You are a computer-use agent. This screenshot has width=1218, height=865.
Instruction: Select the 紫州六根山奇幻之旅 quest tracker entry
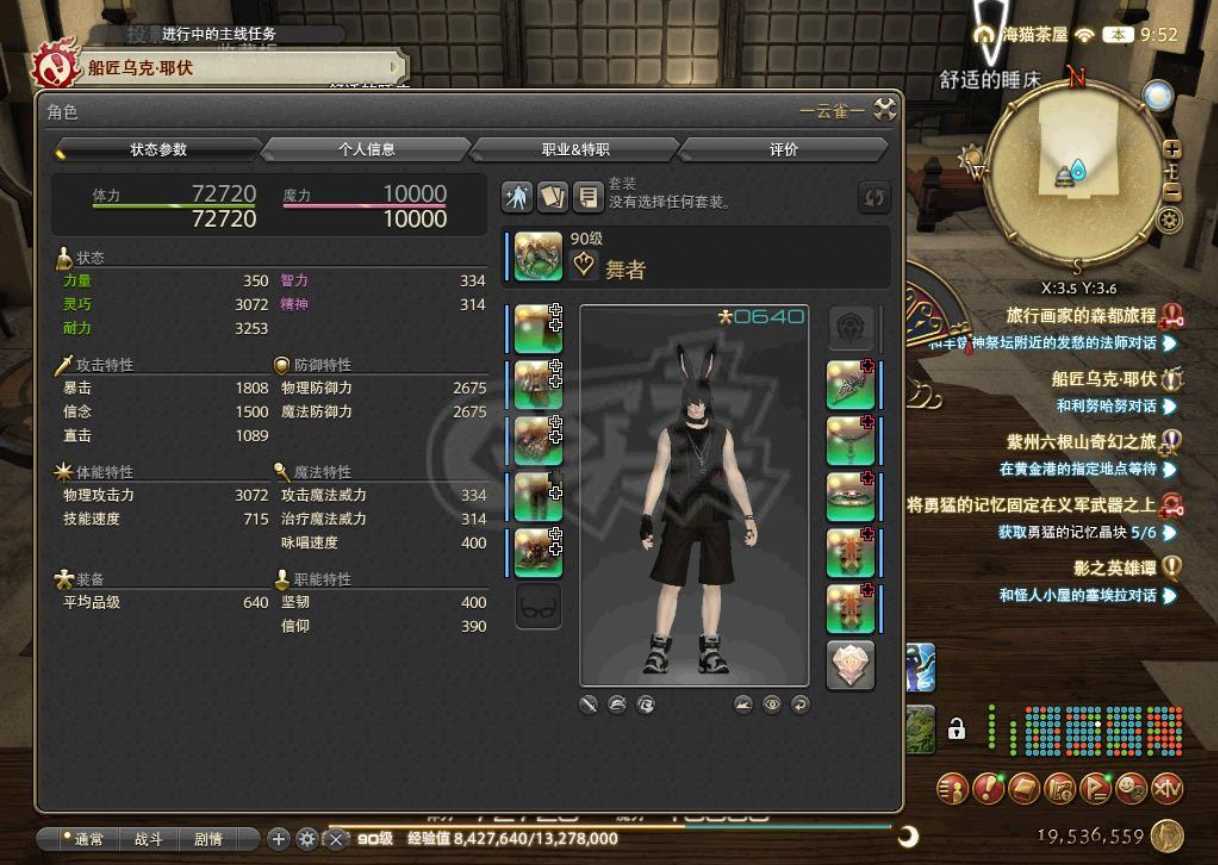(x=1081, y=442)
